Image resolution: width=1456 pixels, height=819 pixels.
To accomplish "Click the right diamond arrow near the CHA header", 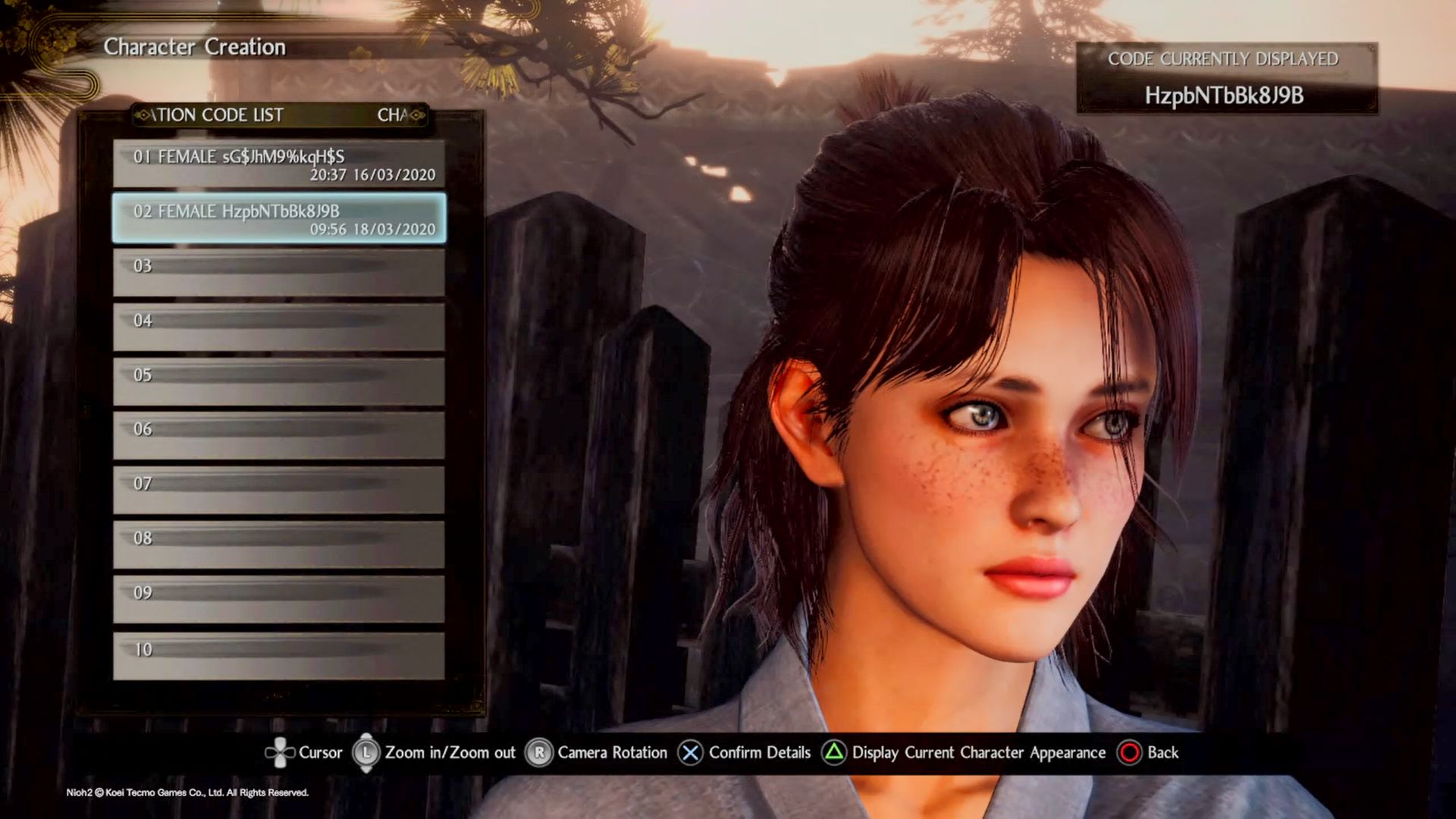I will (416, 115).
